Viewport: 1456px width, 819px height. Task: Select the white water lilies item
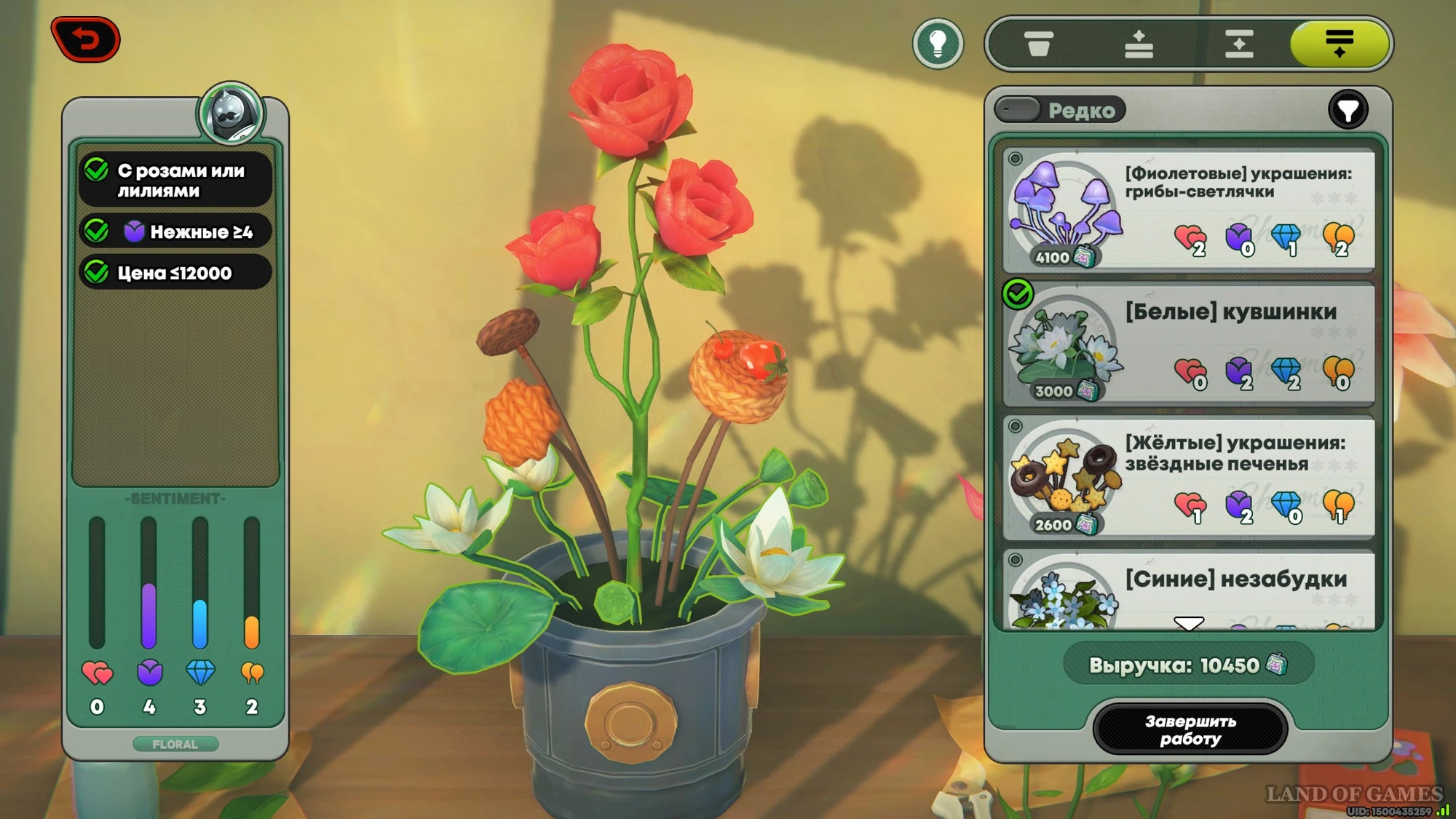tap(1189, 345)
